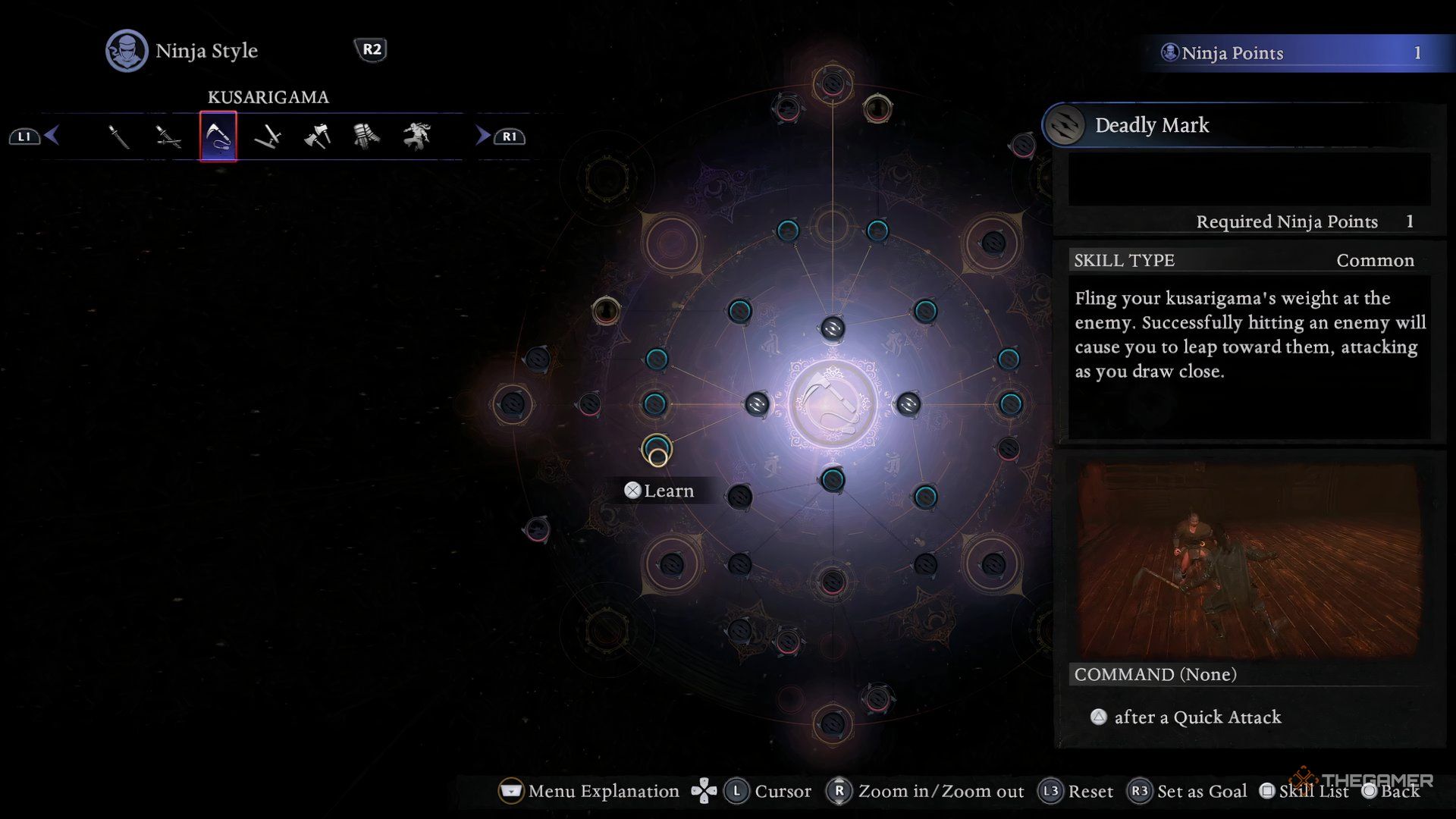The image size is (1456, 819).
Task: Select the Deadly Mark node above Learn
Action: tap(657, 449)
